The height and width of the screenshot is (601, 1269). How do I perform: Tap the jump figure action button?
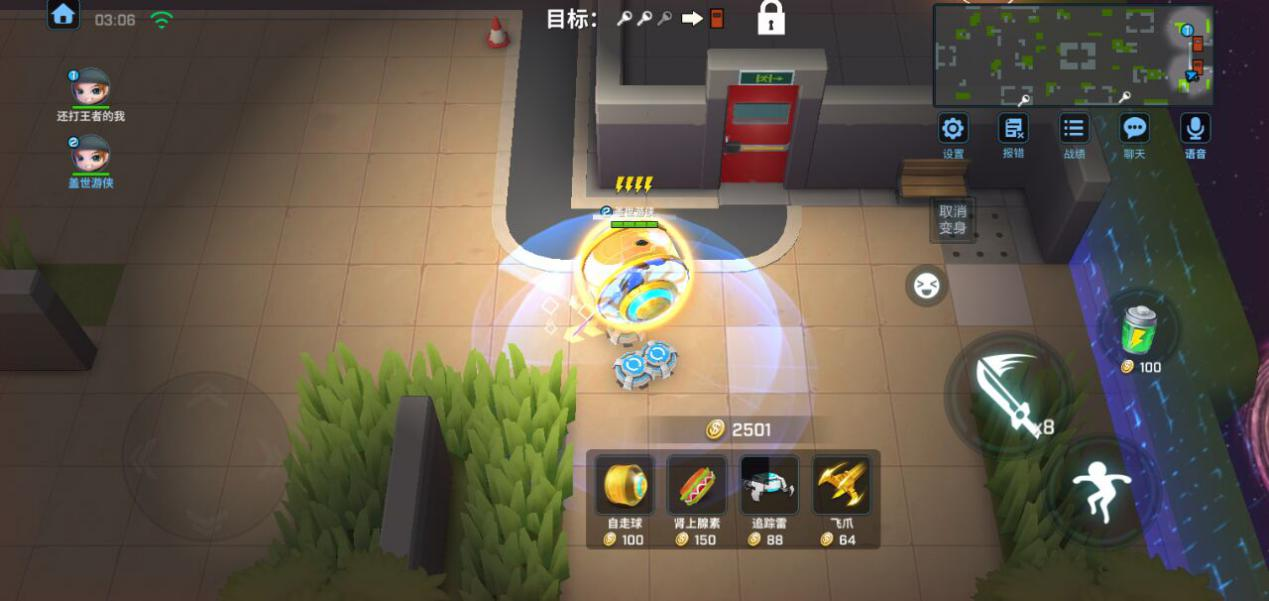[1101, 492]
